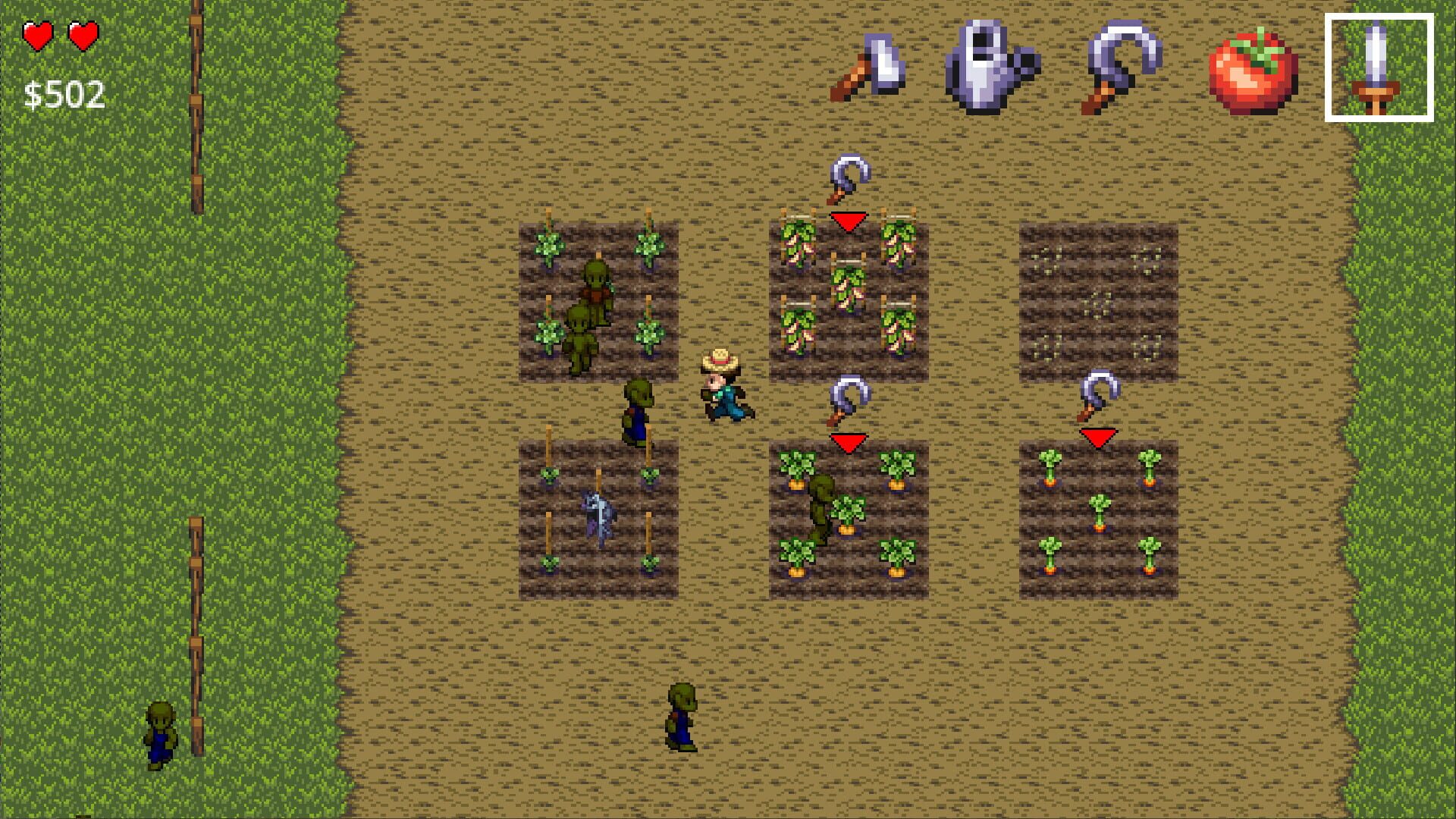This screenshot has width=1456, height=819.
Task: Toggle the second heart in the health display
Action: [82, 34]
